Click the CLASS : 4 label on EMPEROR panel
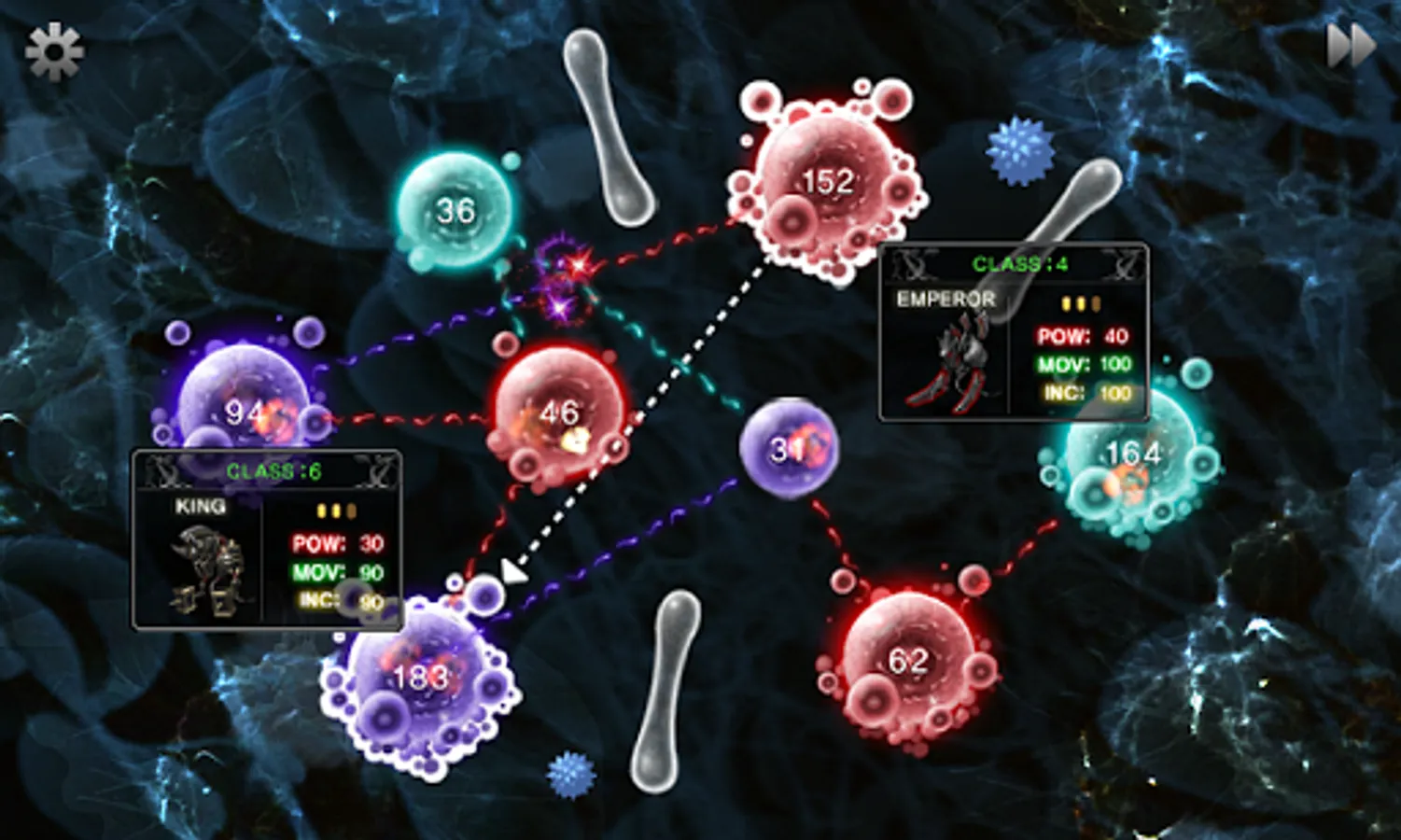The height and width of the screenshot is (840, 1401). (x=1019, y=264)
